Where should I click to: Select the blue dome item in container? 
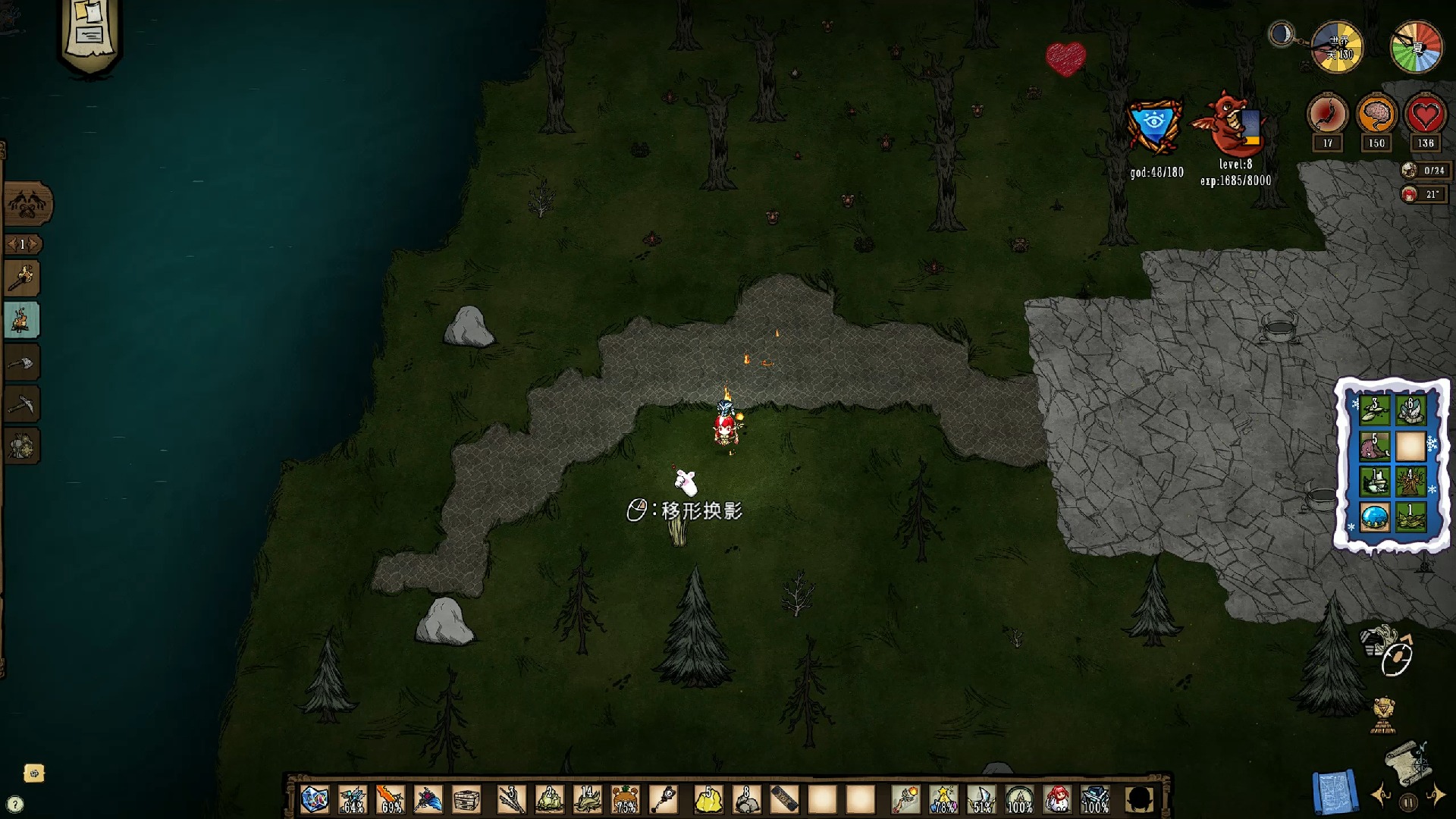[1374, 517]
